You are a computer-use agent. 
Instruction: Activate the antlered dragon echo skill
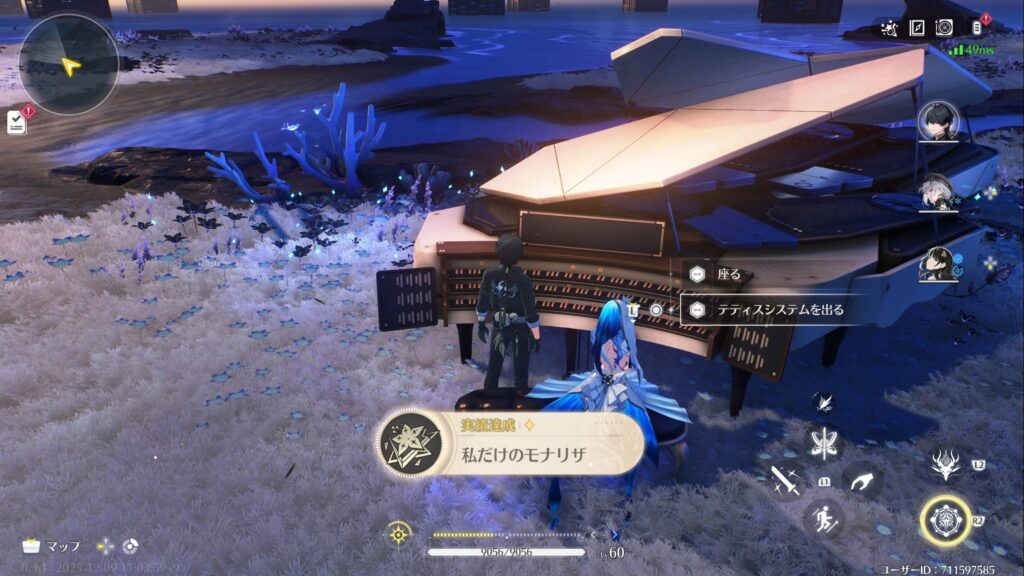tap(944, 463)
